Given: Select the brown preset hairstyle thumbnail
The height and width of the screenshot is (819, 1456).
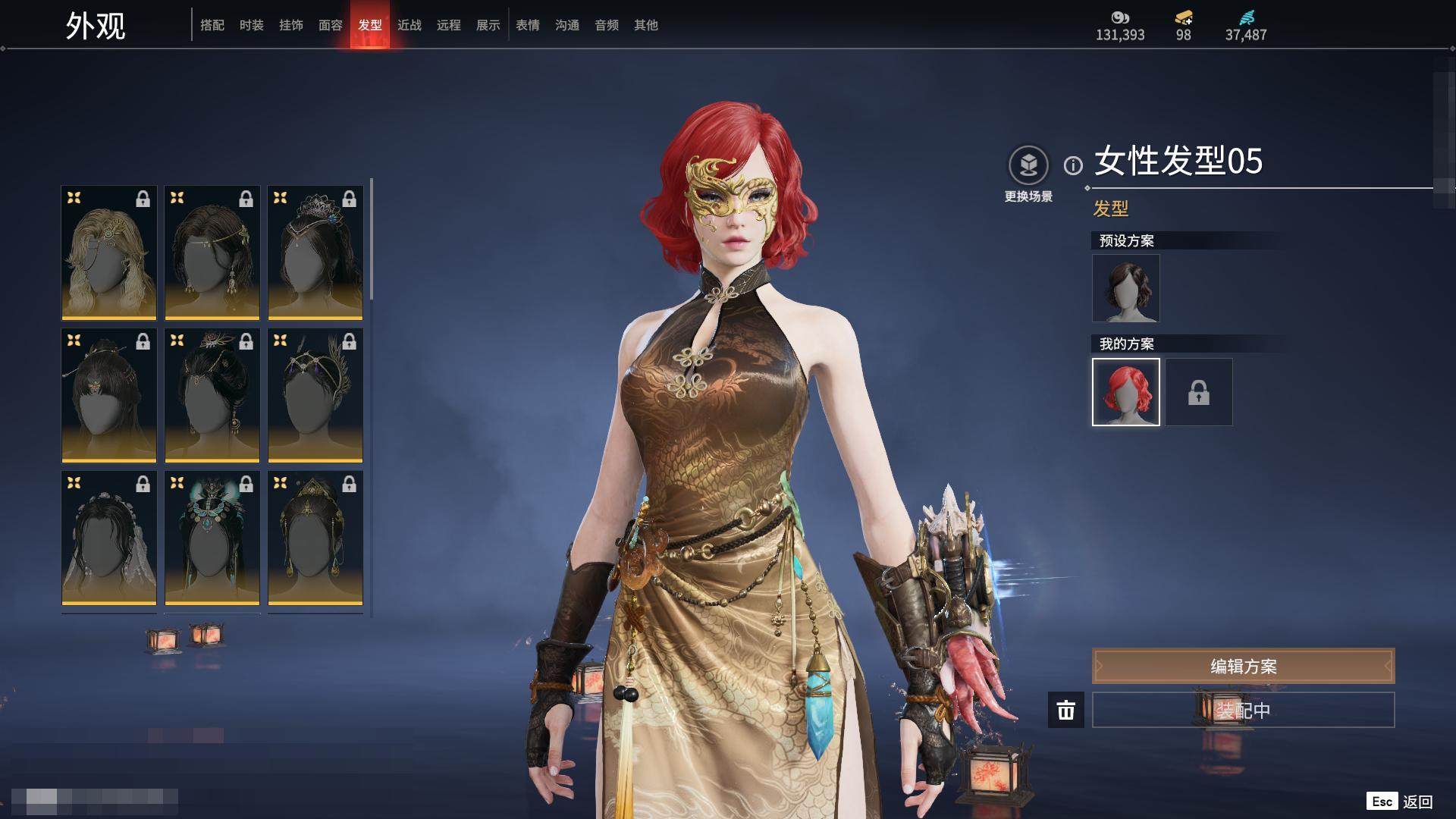Looking at the screenshot, I should [x=1125, y=288].
